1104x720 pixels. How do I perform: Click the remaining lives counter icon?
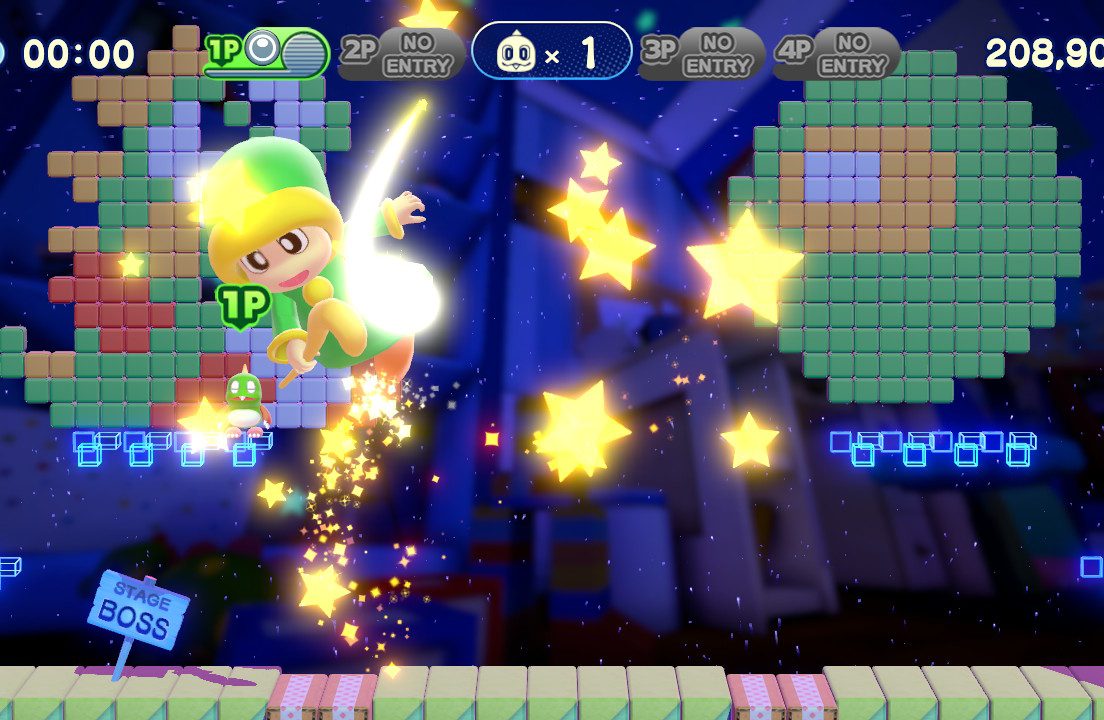tap(515, 53)
